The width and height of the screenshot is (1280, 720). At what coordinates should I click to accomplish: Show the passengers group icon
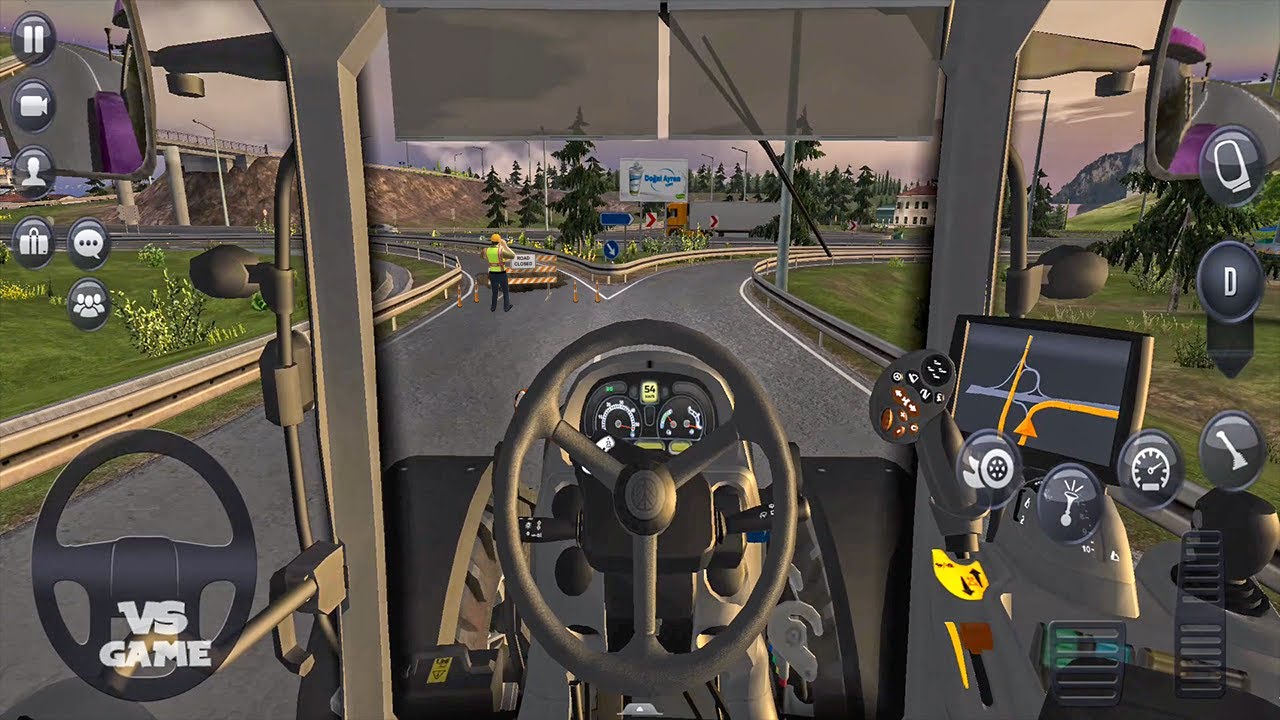coord(88,304)
